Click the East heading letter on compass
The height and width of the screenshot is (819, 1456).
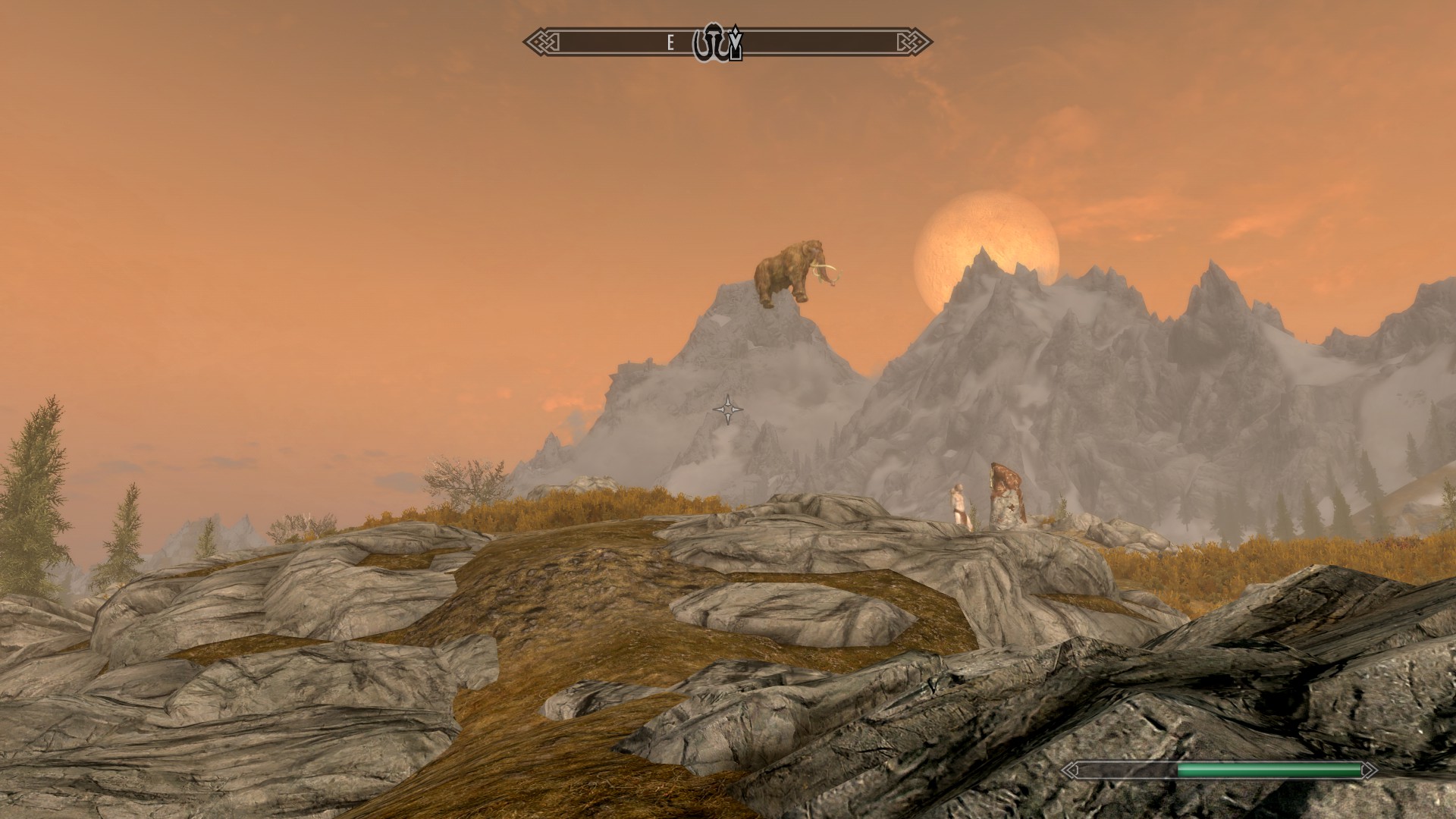click(670, 43)
